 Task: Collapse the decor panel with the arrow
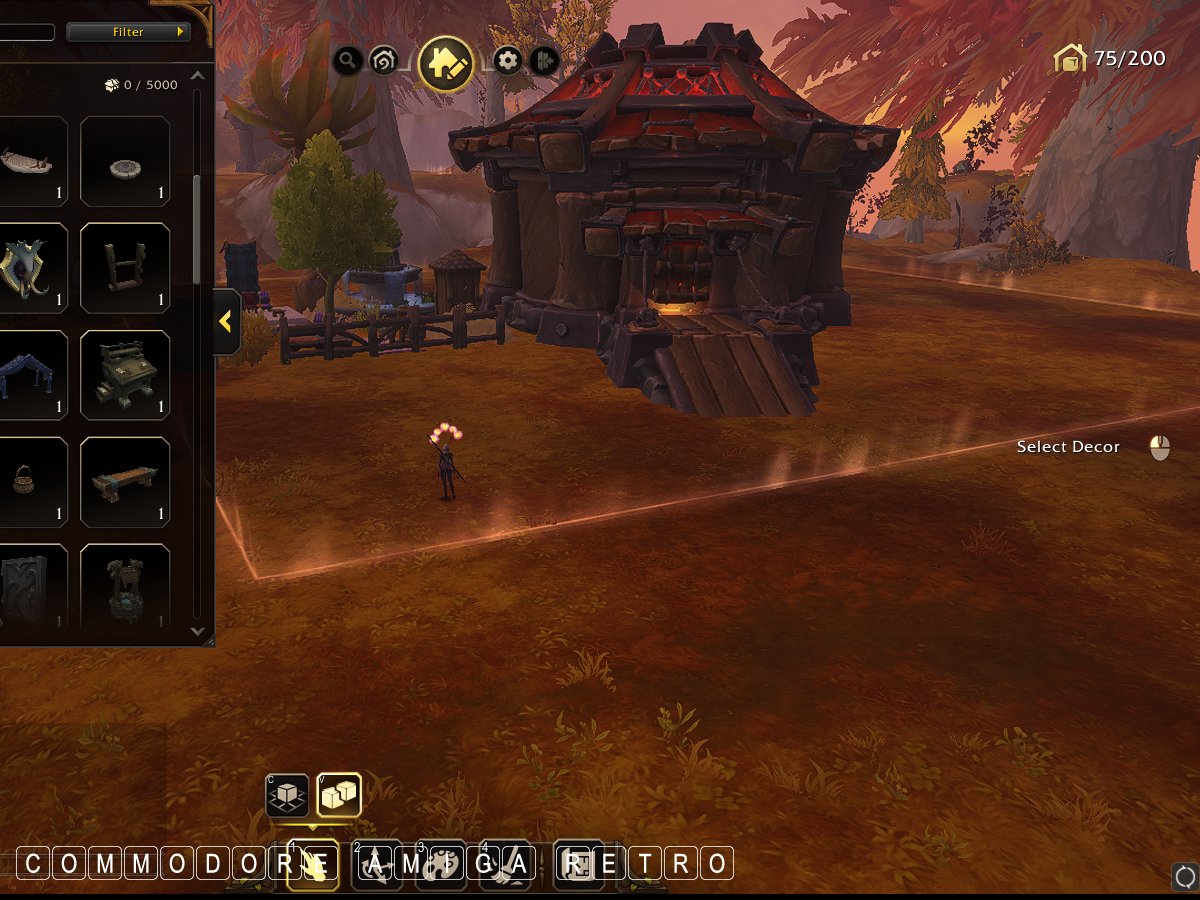(x=226, y=322)
